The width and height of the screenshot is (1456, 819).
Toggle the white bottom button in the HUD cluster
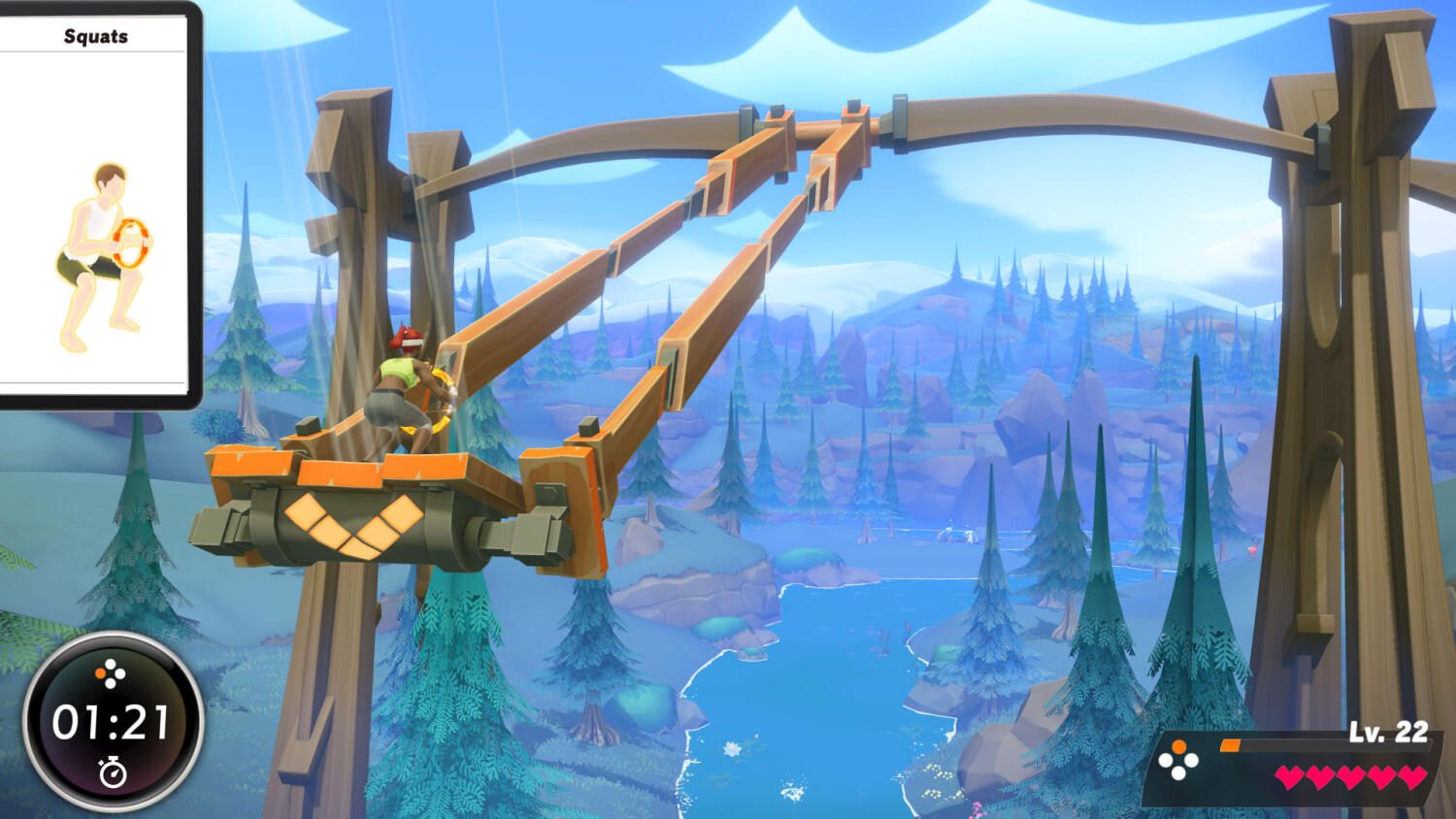(x=1178, y=774)
